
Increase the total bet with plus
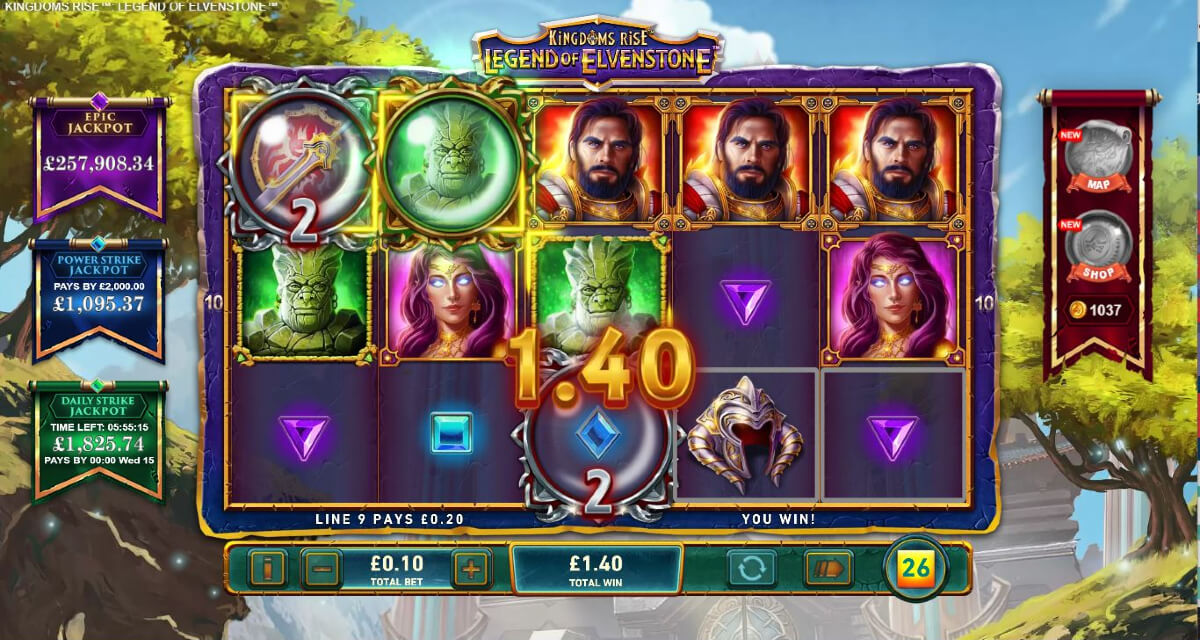471,569
